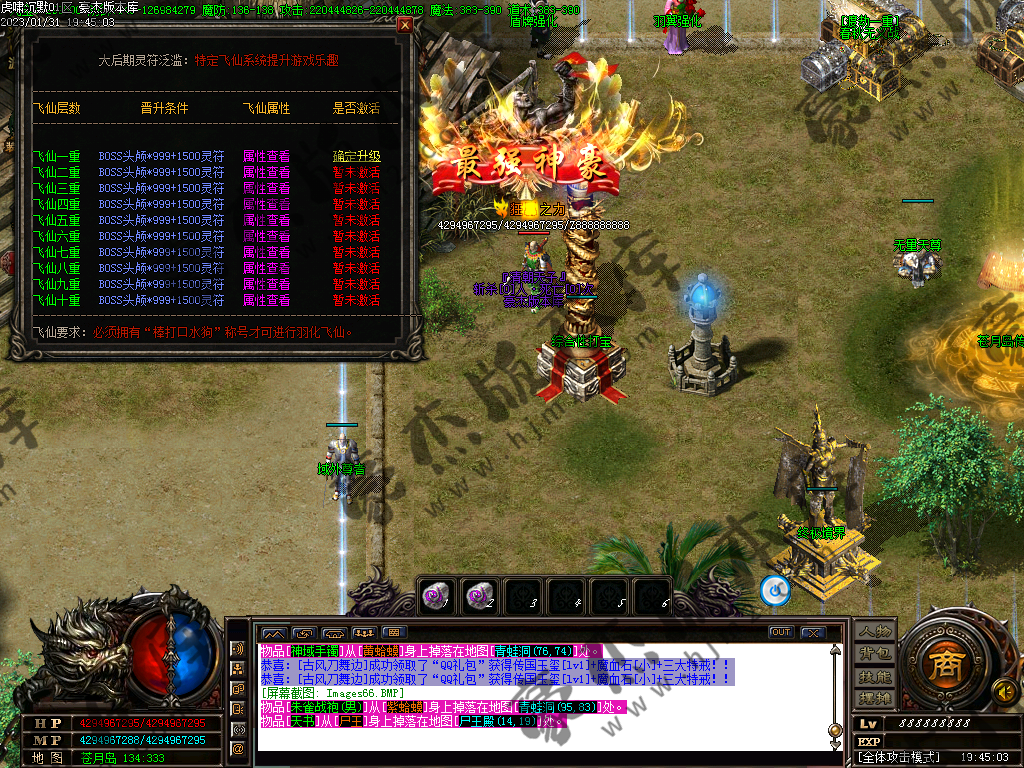The image size is (1024, 768).
Task: Open the 背包 bag
Action: pyautogui.click(x=873, y=654)
